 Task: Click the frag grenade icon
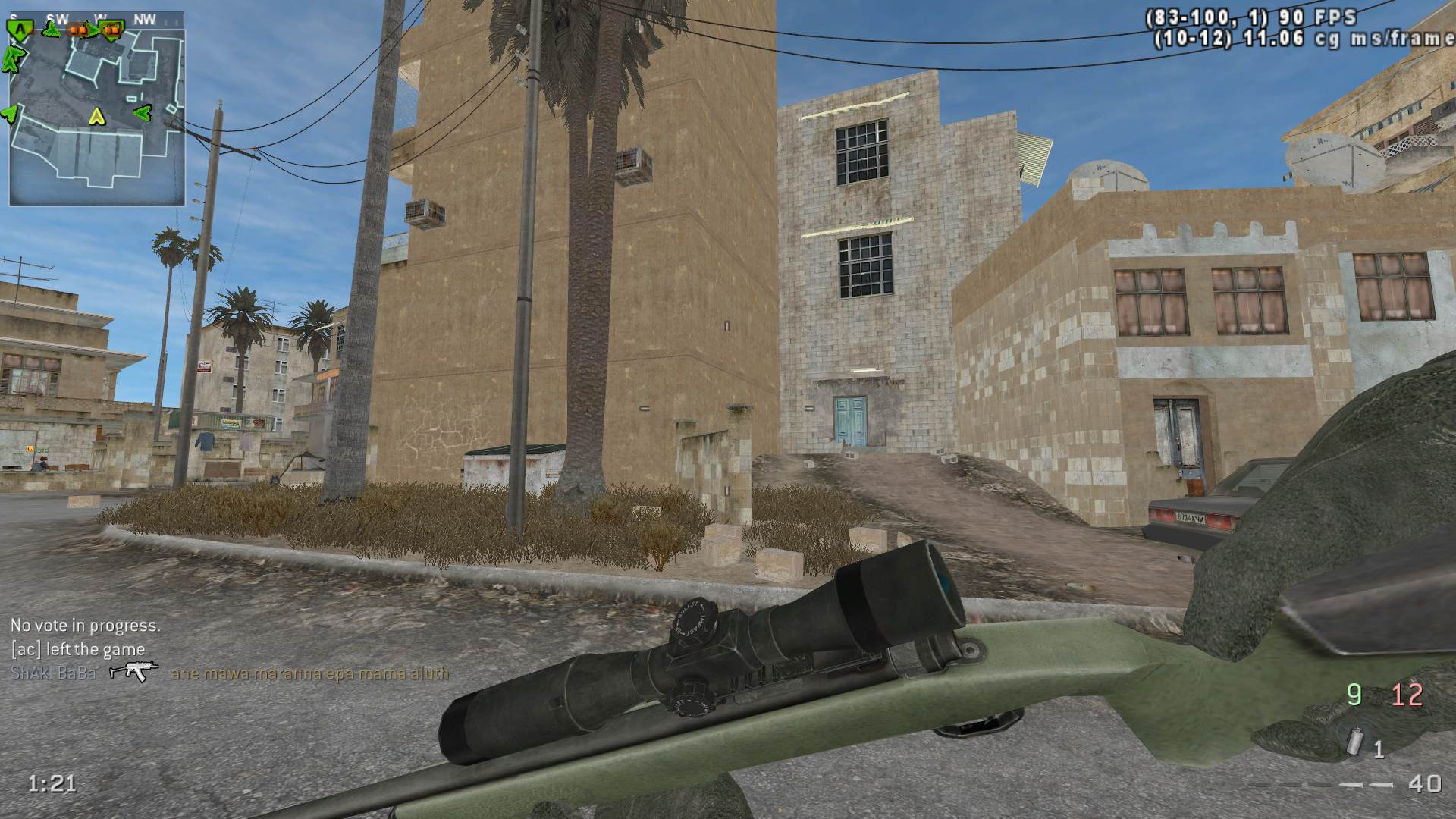(x=1355, y=740)
